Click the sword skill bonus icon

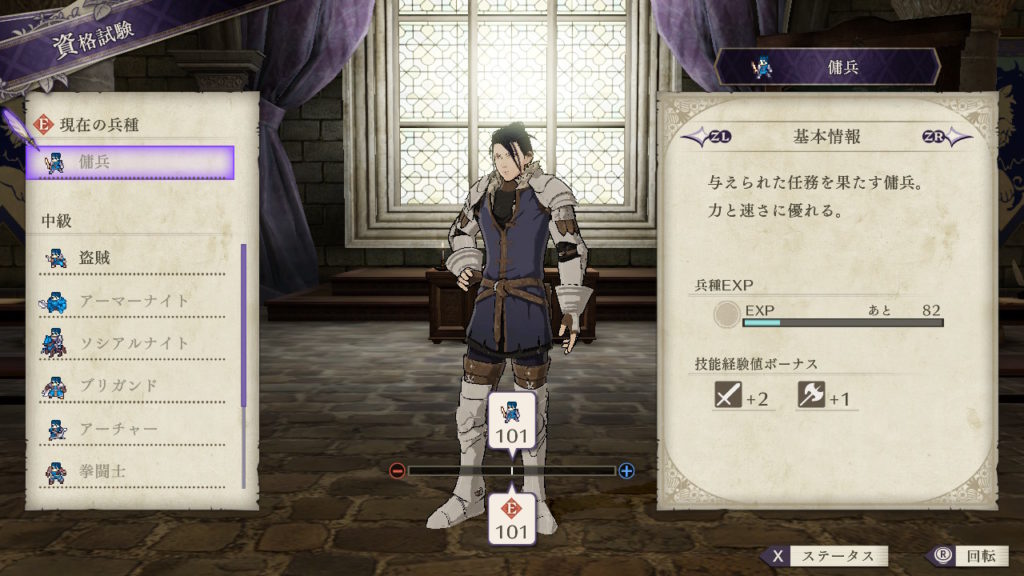coord(727,397)
